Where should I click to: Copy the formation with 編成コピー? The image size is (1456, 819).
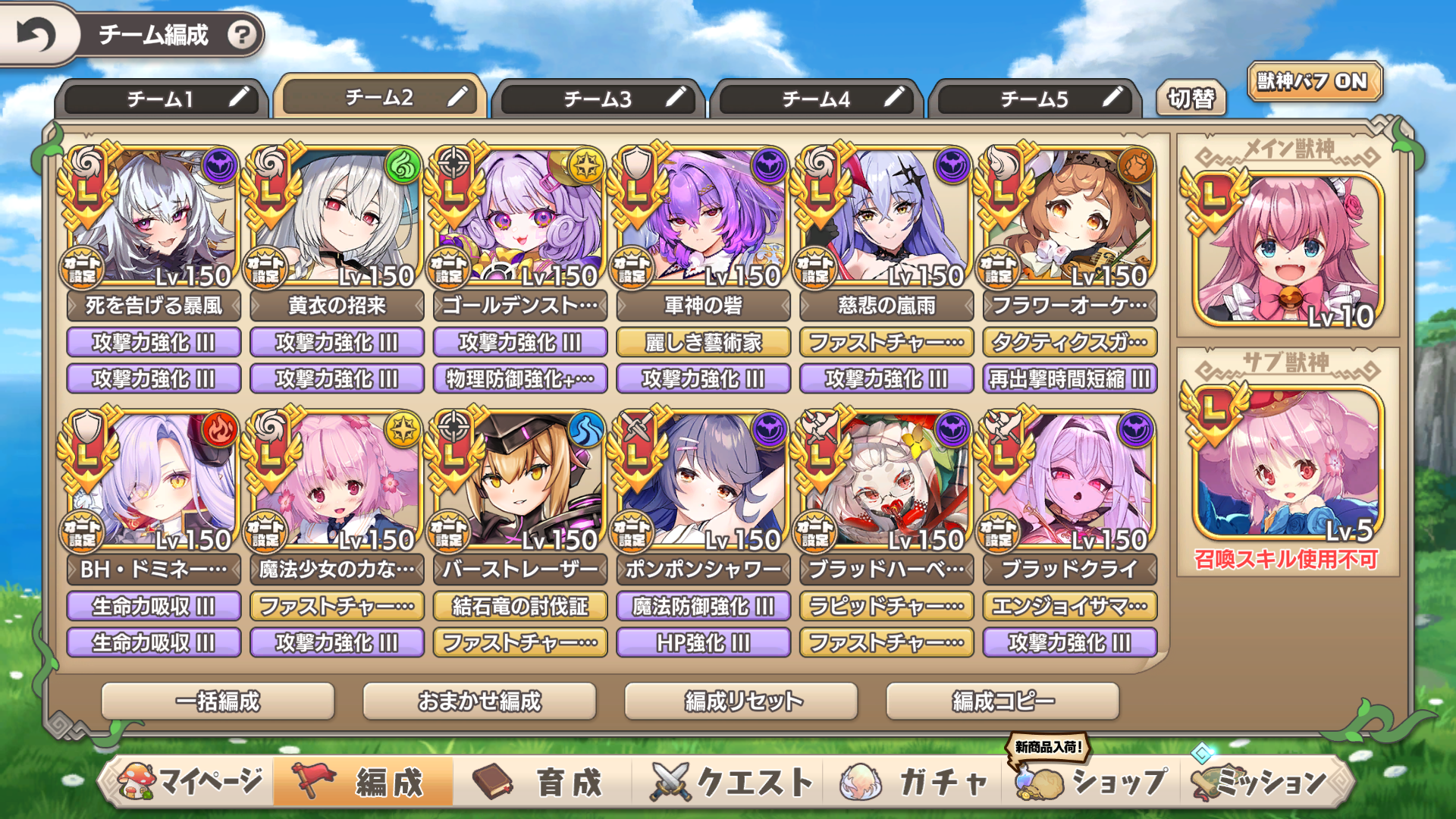click(1003, 701)
